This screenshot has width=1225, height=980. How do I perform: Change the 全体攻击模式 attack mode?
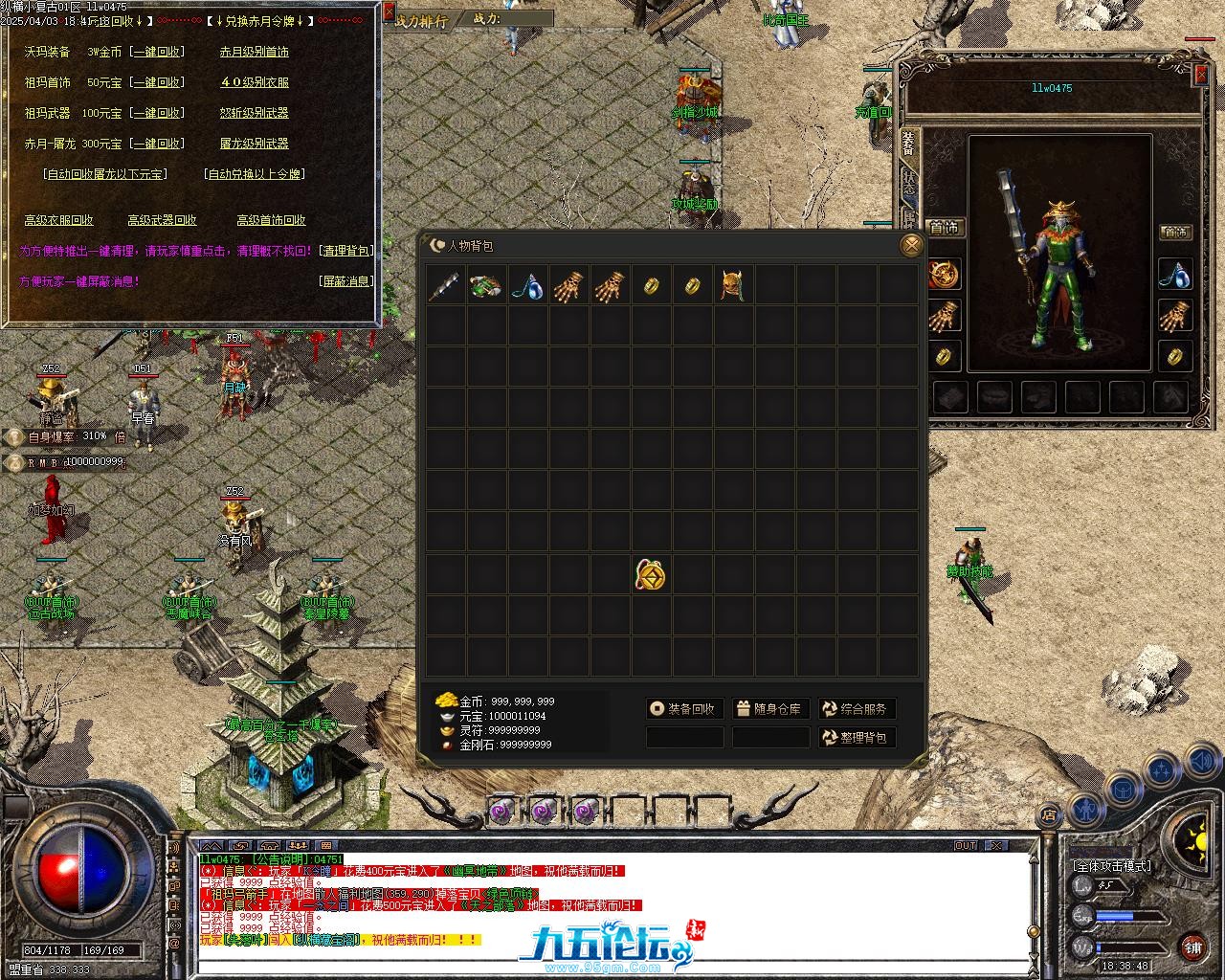tap(1112, 866)
